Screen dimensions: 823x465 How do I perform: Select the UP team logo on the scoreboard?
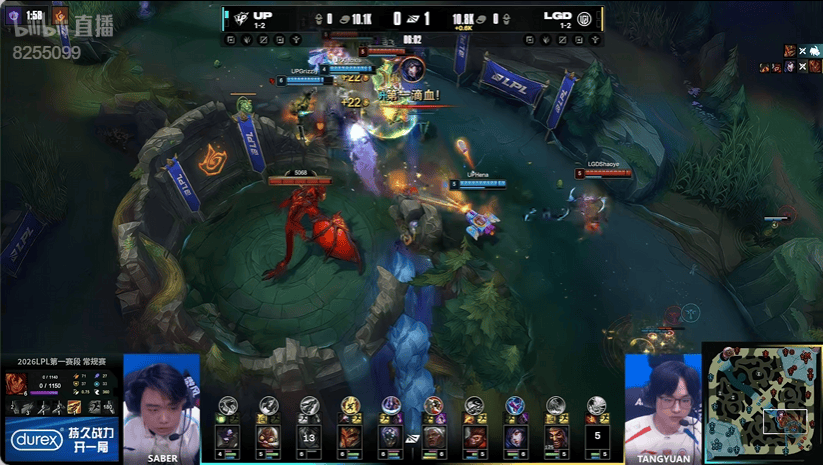(x=234, y=18)
